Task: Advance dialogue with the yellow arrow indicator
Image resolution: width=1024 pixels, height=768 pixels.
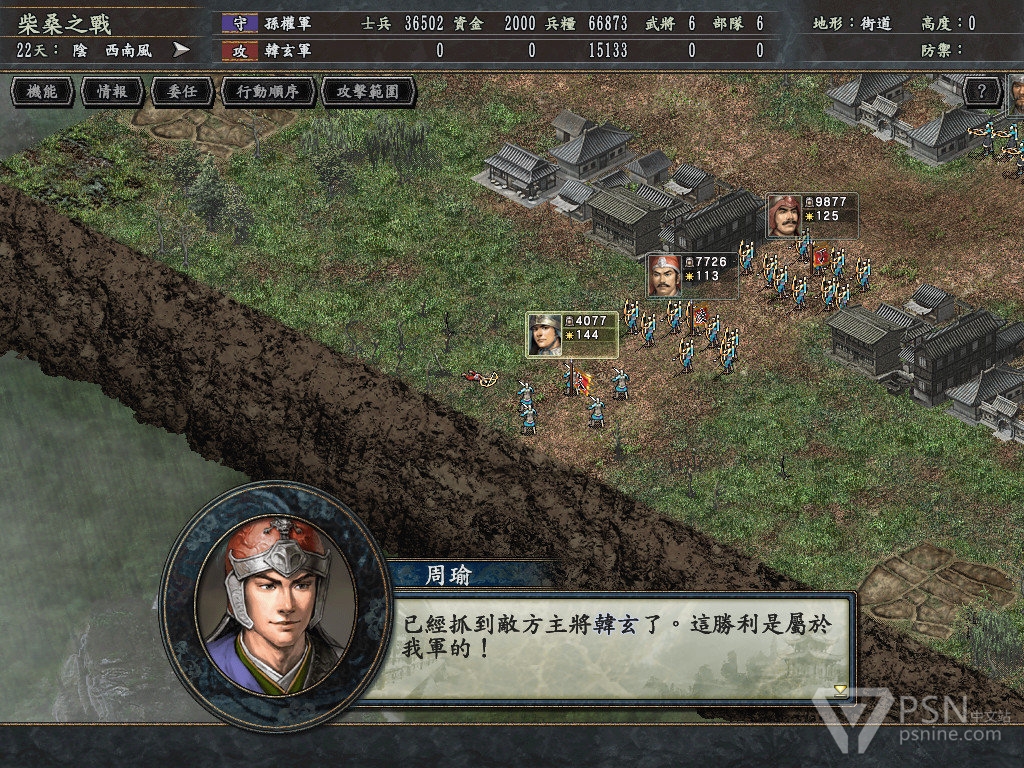Action: [x=840, y=689]
